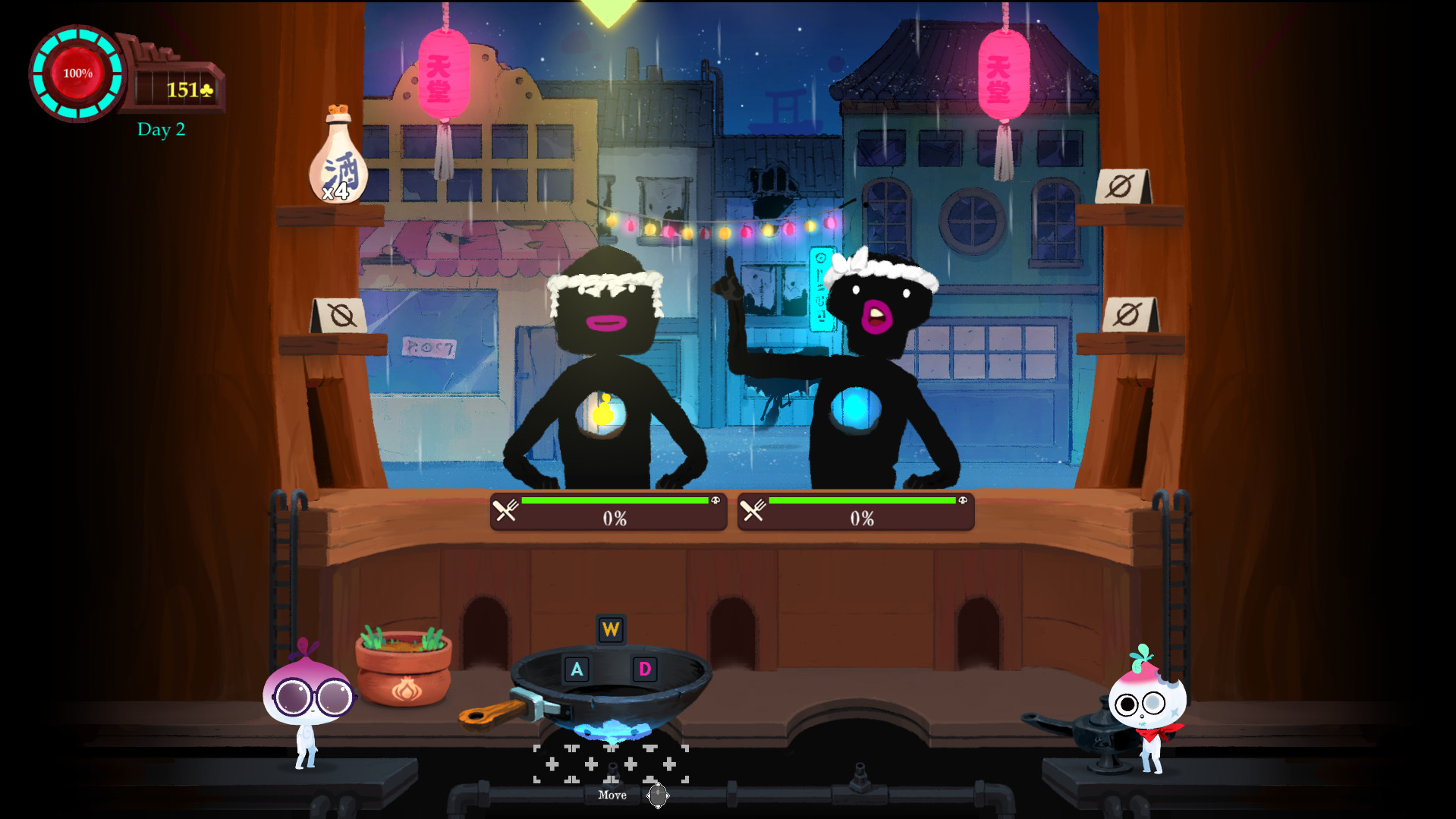Click the A key prompt on the wok
Viewport: 1456px width, 819px height.
(577, 669)
